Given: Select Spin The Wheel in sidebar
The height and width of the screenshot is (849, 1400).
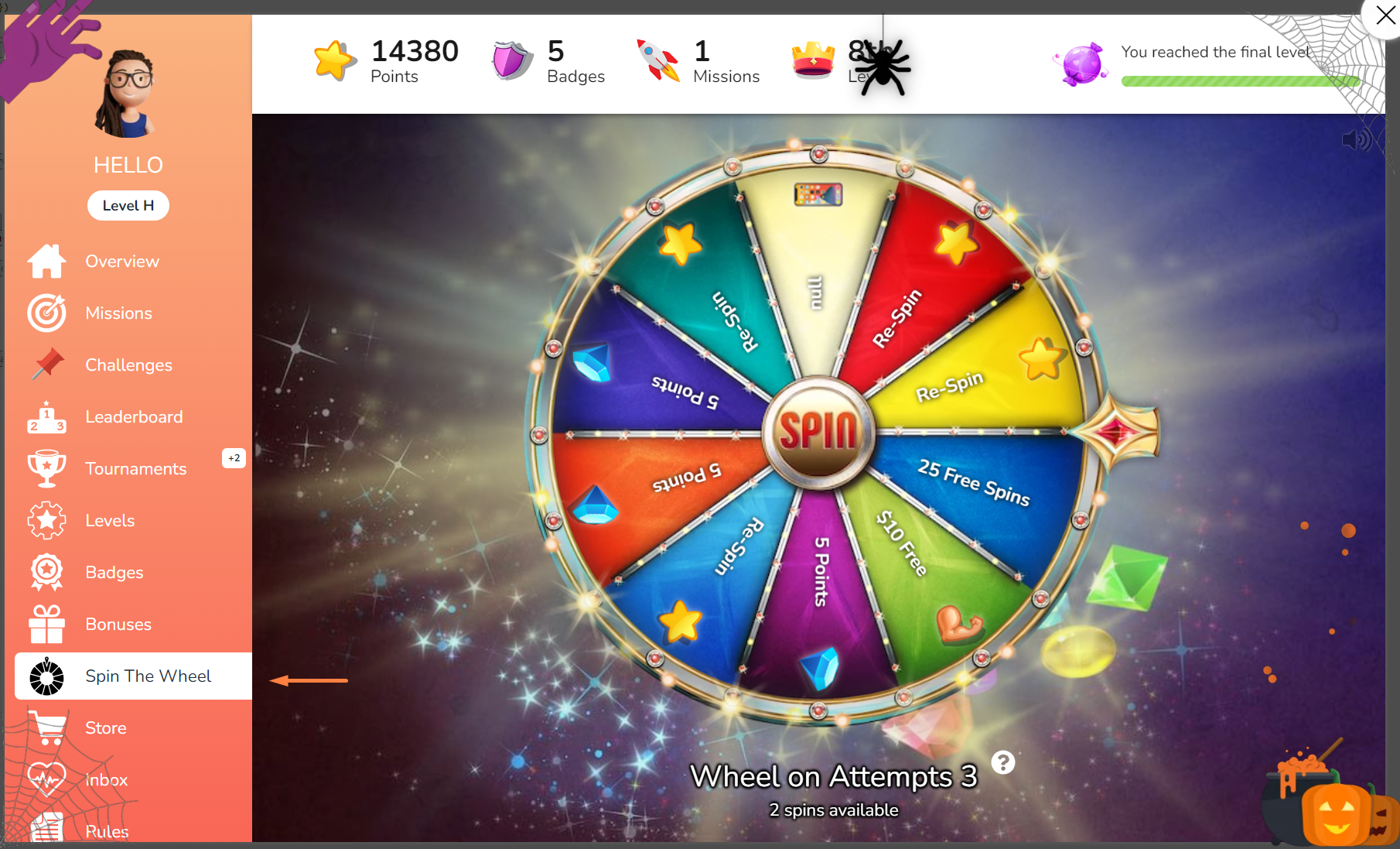Looking at the screenshot, I should pyautogui.click(x=147, y=676).
